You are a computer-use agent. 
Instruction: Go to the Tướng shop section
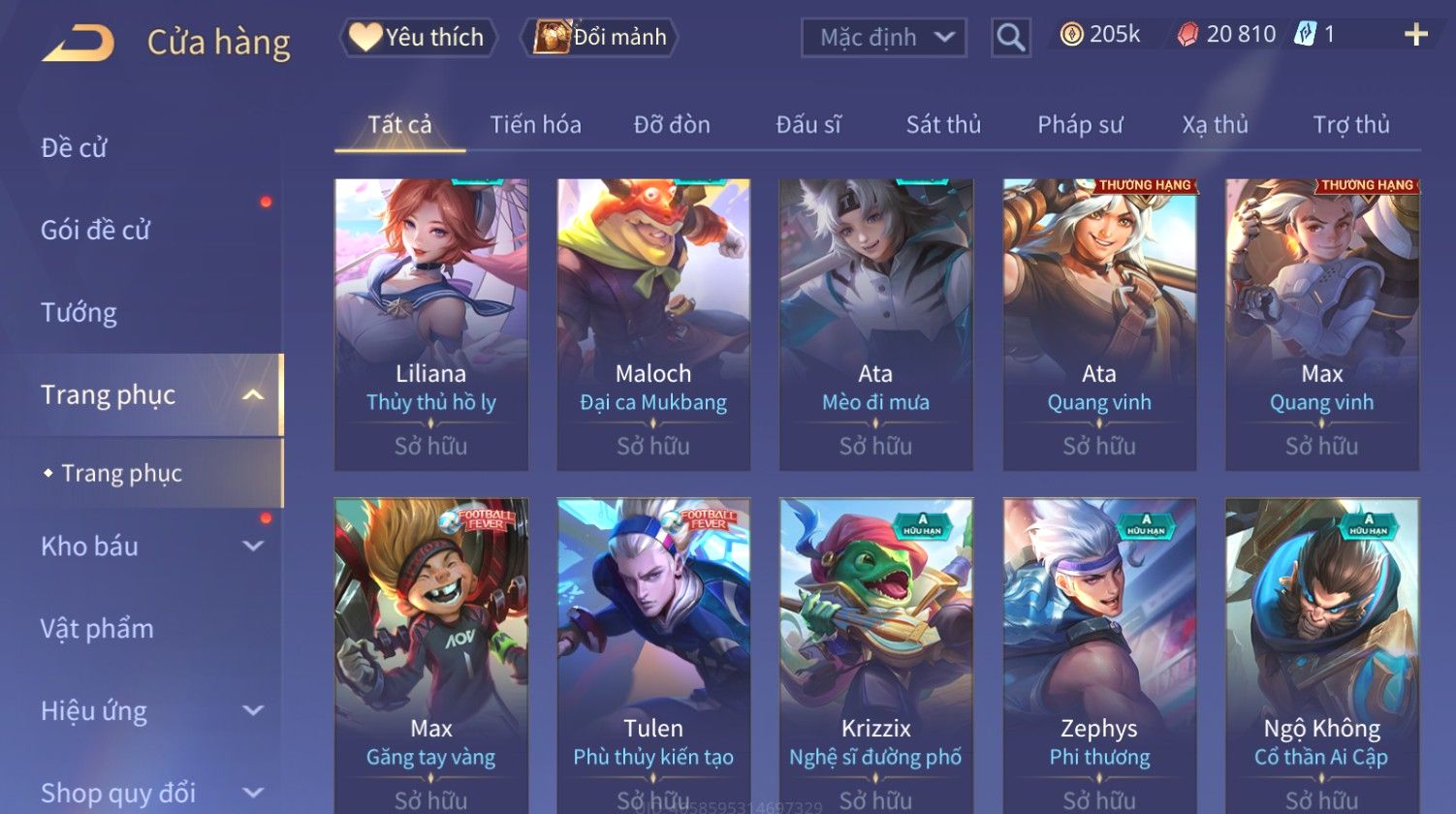(79, 312)
